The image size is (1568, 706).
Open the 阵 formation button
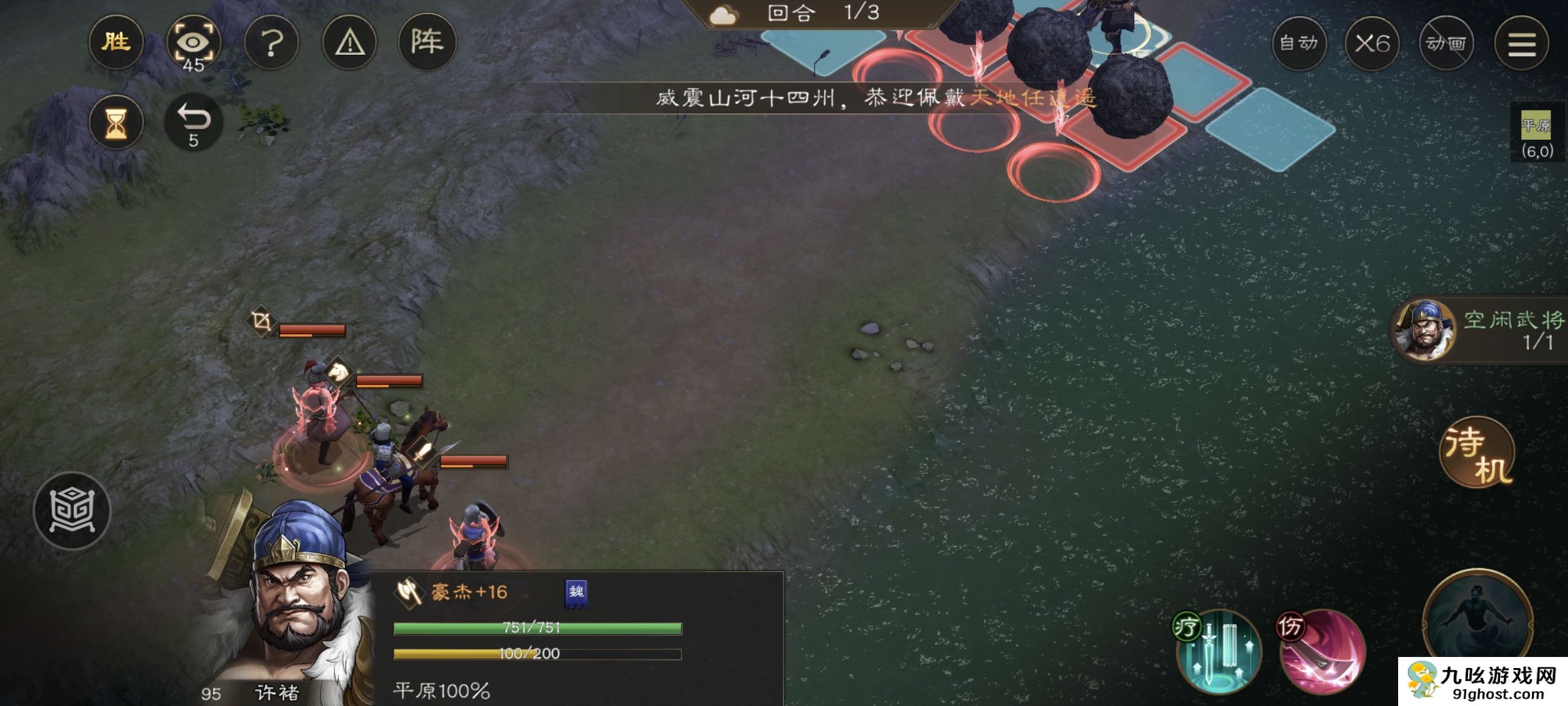tap(427, 43)
